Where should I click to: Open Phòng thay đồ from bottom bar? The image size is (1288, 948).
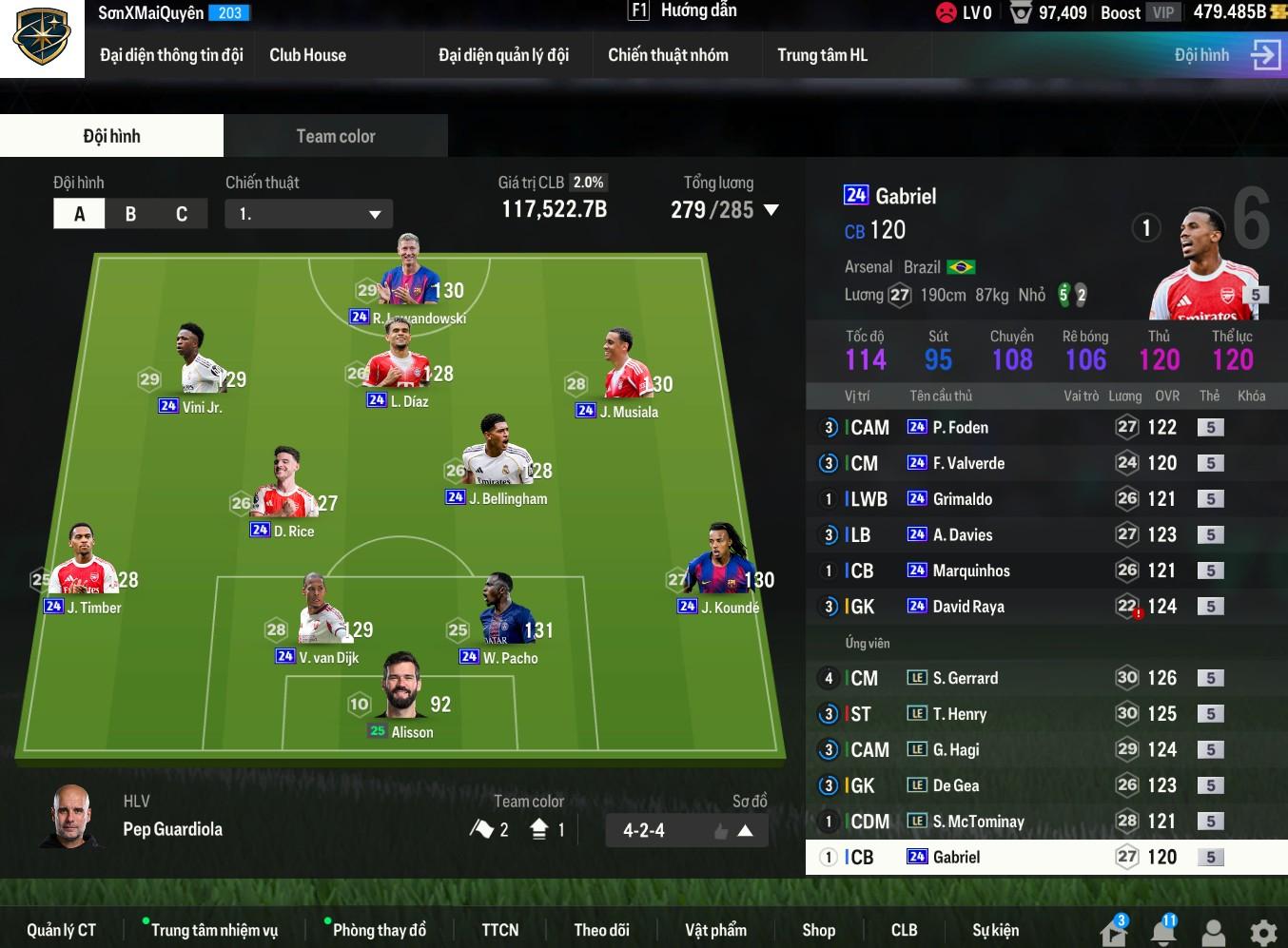[379, 930]
